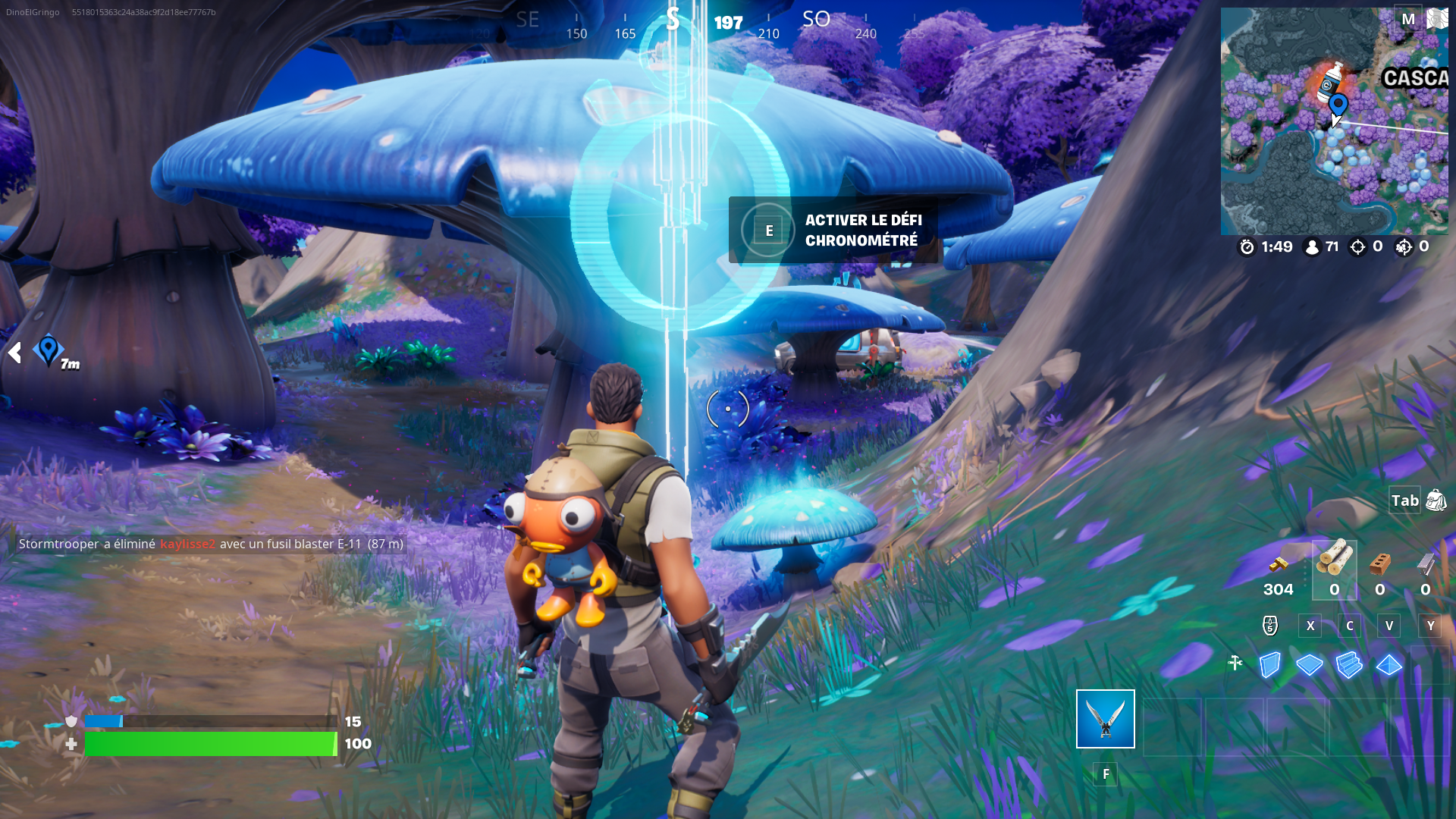Select the wall building piece icon
Screen dimensions: 1456x819
point(1269,665)
